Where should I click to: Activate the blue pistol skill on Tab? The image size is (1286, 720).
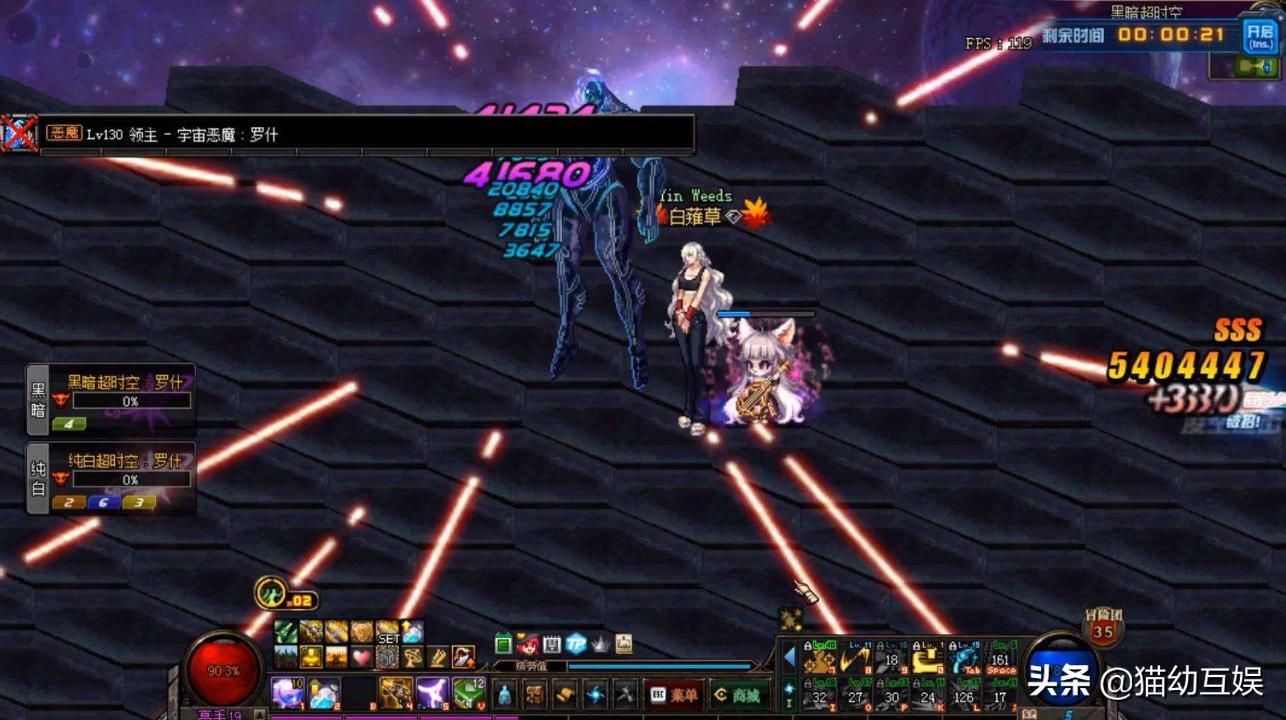coord(965,661)
